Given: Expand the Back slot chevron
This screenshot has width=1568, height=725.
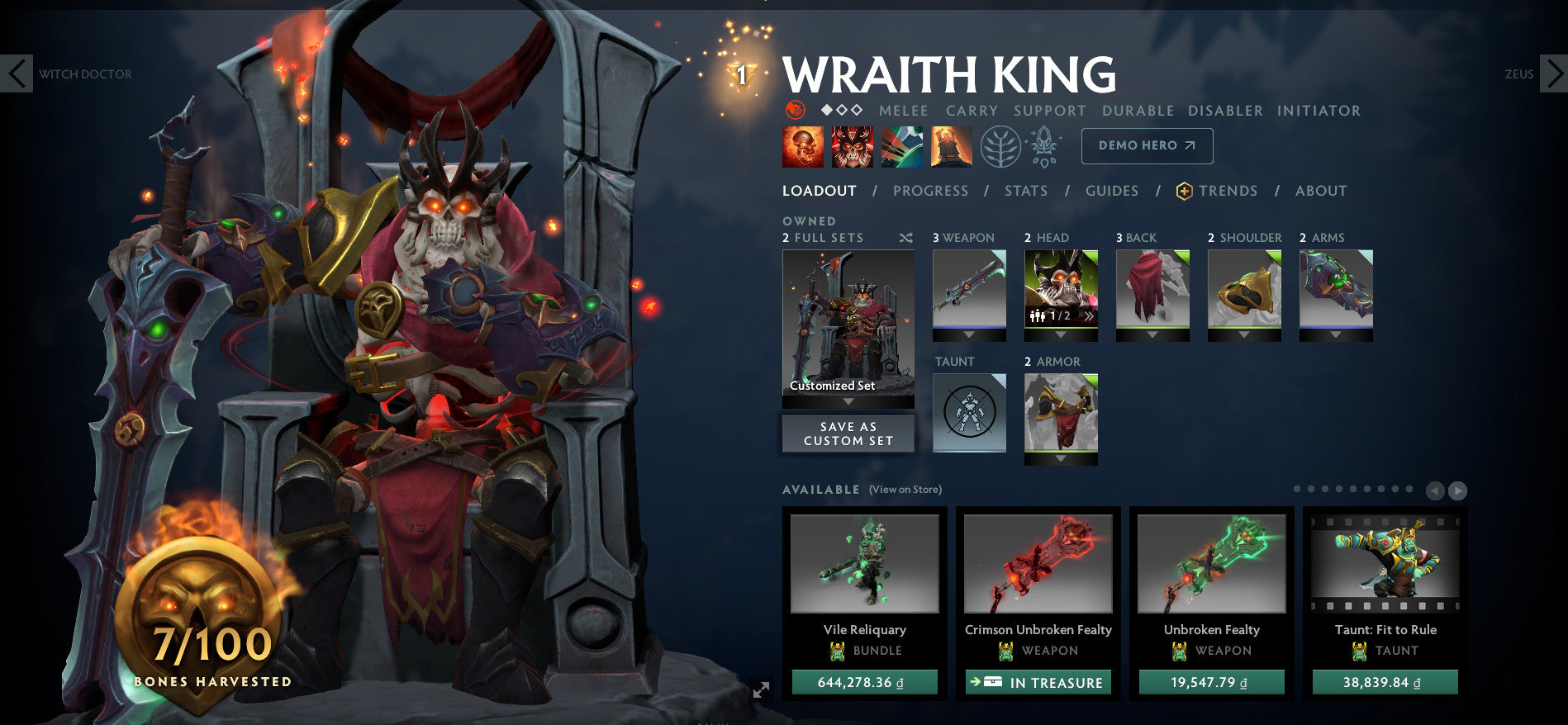Looking at the screenshot, I should (1152, 335).
